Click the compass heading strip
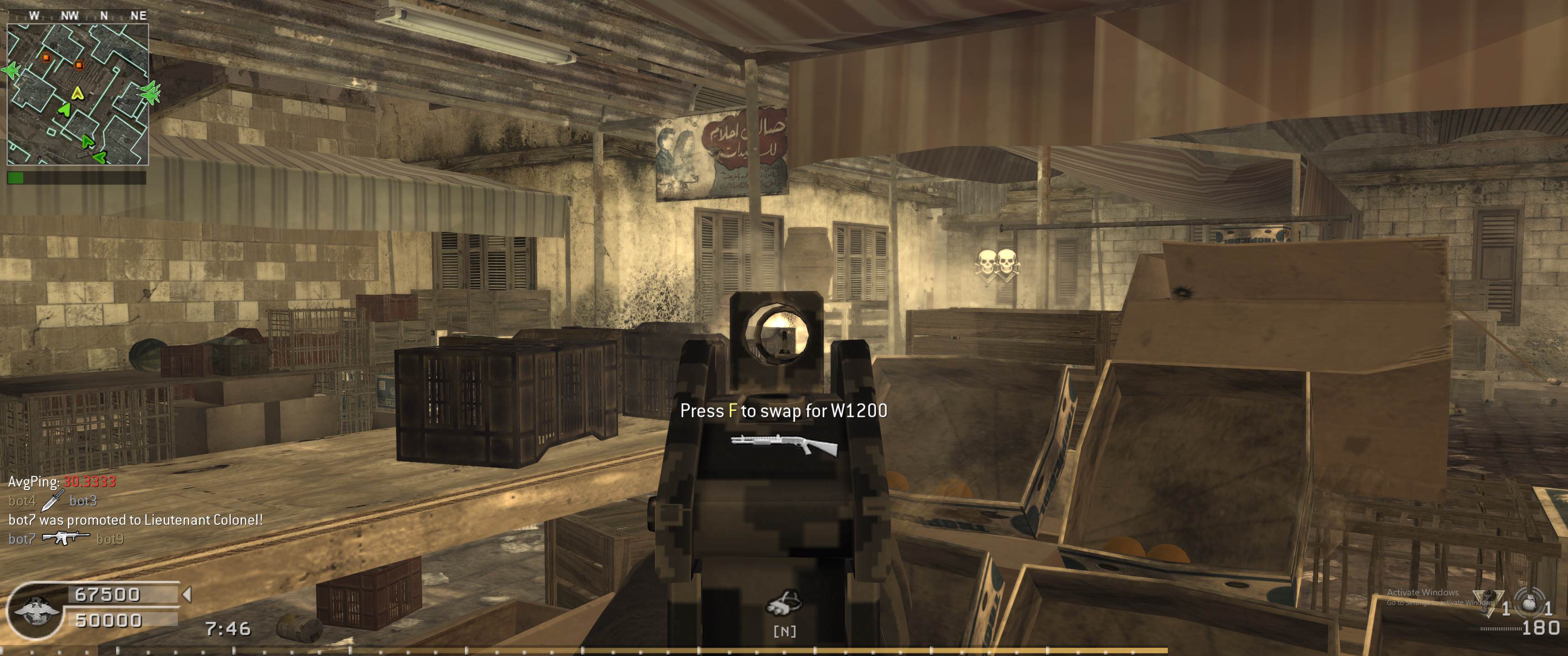The height and width of the screenshot is (656, 1568). point(78,15)
